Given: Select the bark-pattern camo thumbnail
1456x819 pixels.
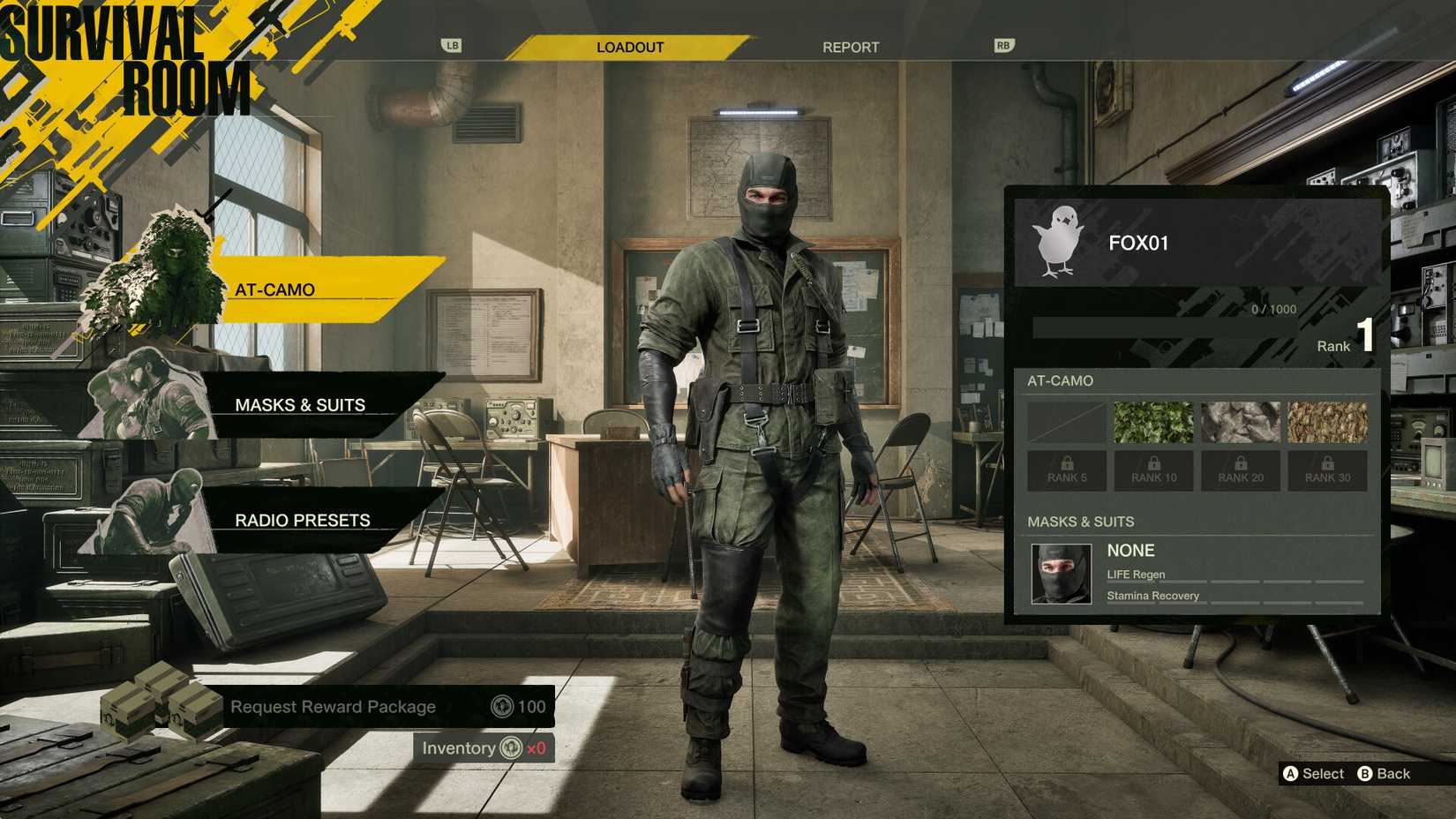Looking at the screenshot, I should tap(1327, 421).
